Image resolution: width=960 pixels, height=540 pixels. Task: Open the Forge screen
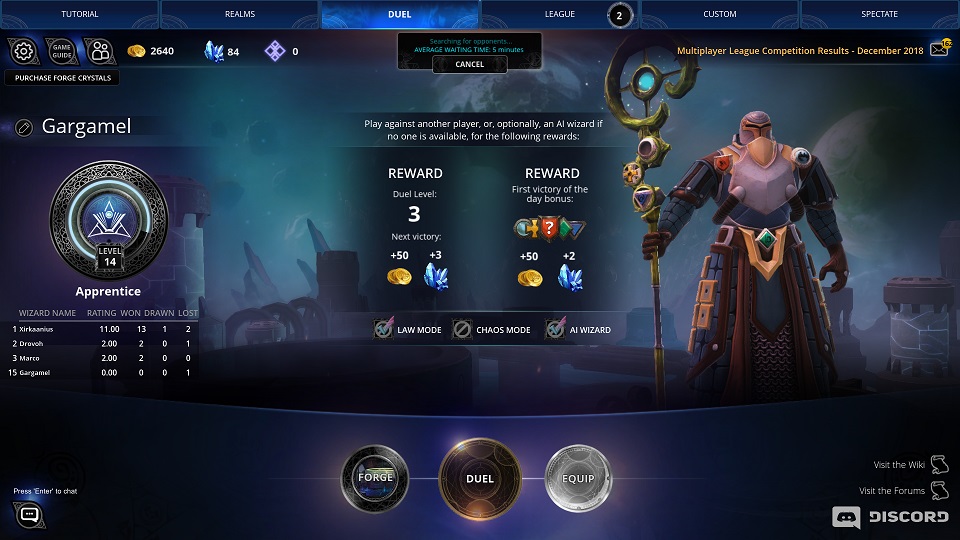click(x=375, y=477)
